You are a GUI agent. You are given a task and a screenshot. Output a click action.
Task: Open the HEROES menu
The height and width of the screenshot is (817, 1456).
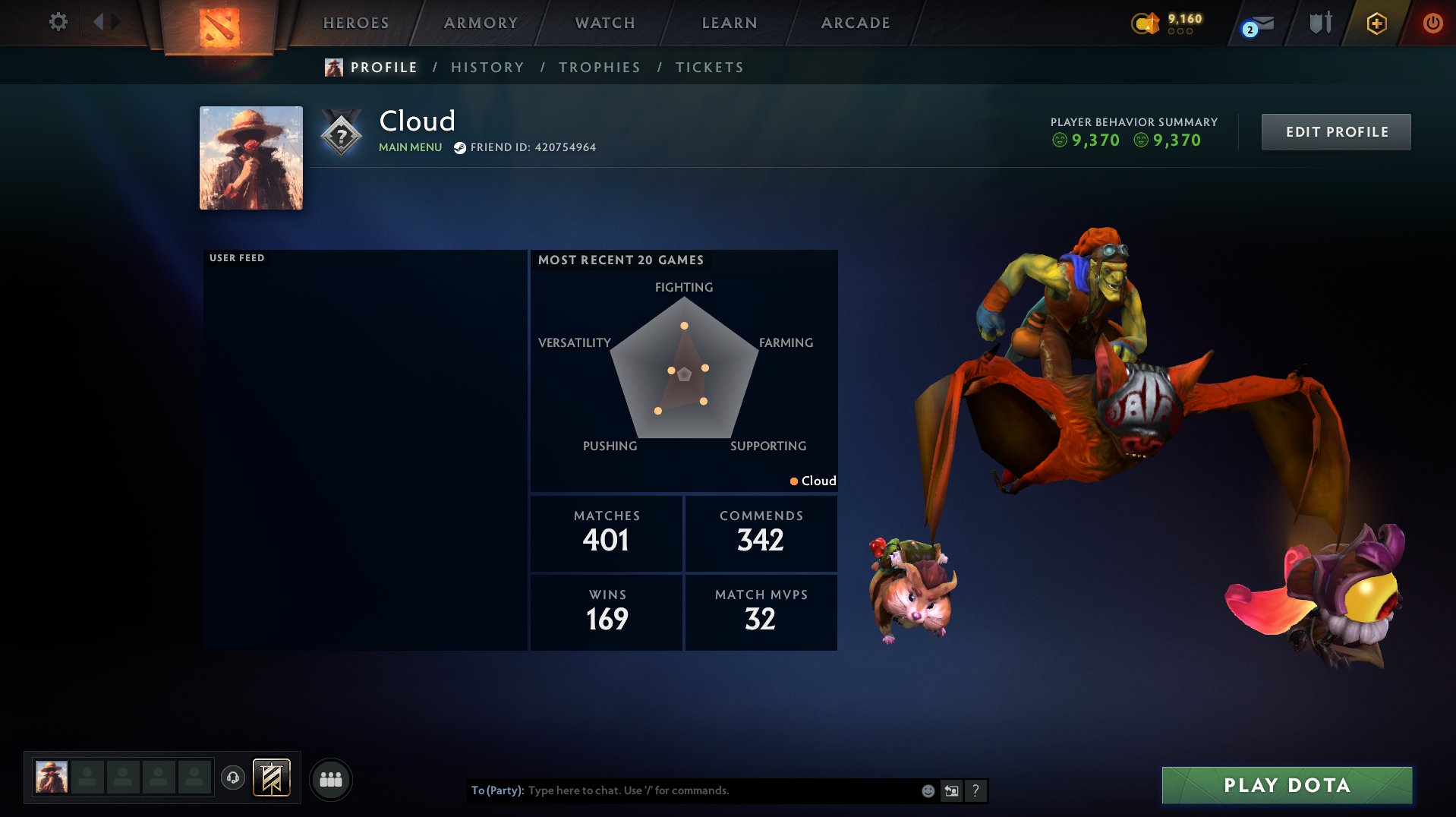click(x=356, y=23)
